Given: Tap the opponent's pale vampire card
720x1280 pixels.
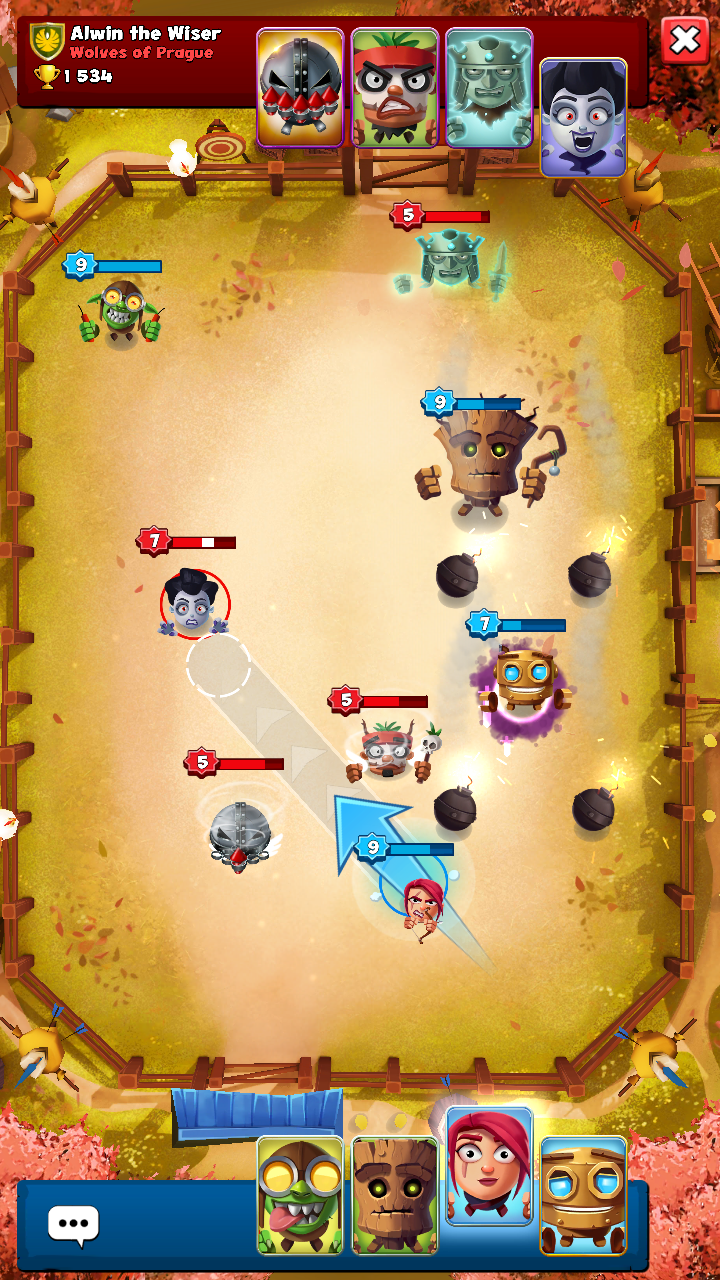Looking at the screenshot, I should click(x=583, y=118).
